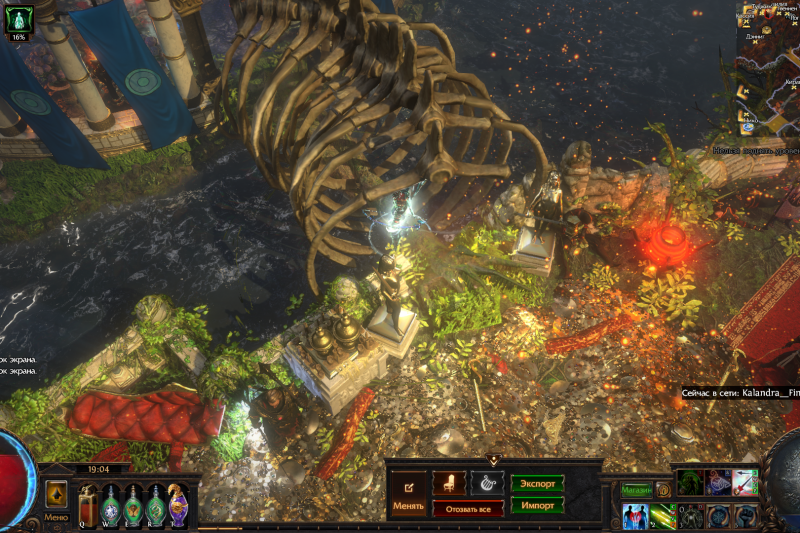Click the gold spade icon above Меню
800x533 pixels.
click(x=56, y=493)
